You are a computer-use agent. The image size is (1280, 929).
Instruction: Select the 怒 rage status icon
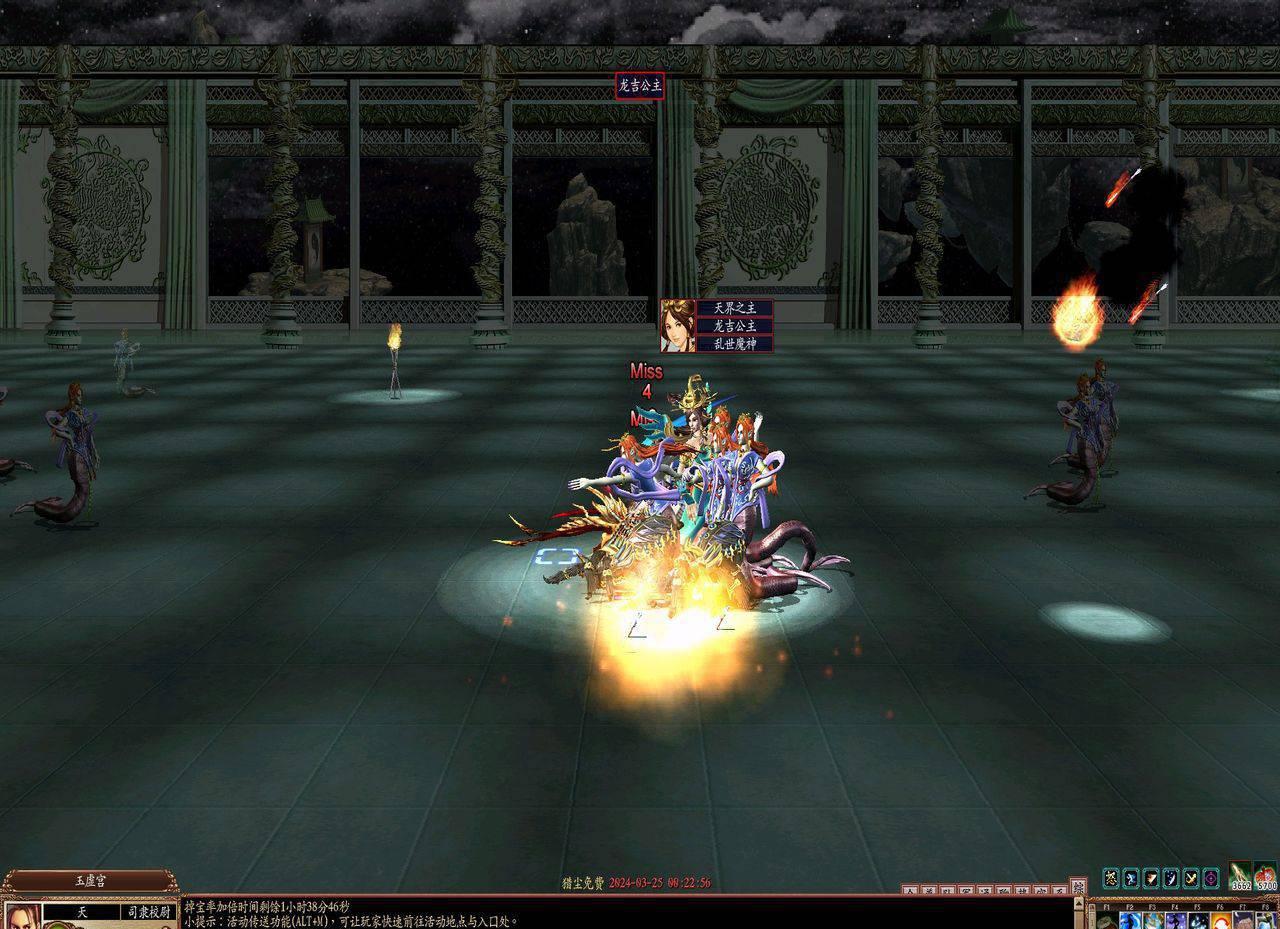[1110, 878]
